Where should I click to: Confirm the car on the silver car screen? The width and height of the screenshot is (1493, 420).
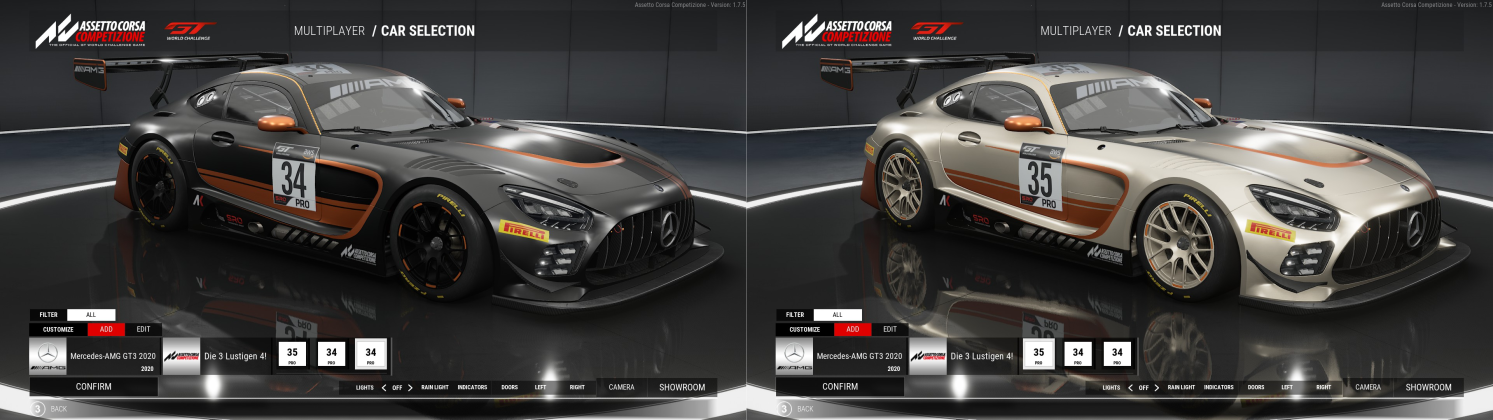coord(840,386)
